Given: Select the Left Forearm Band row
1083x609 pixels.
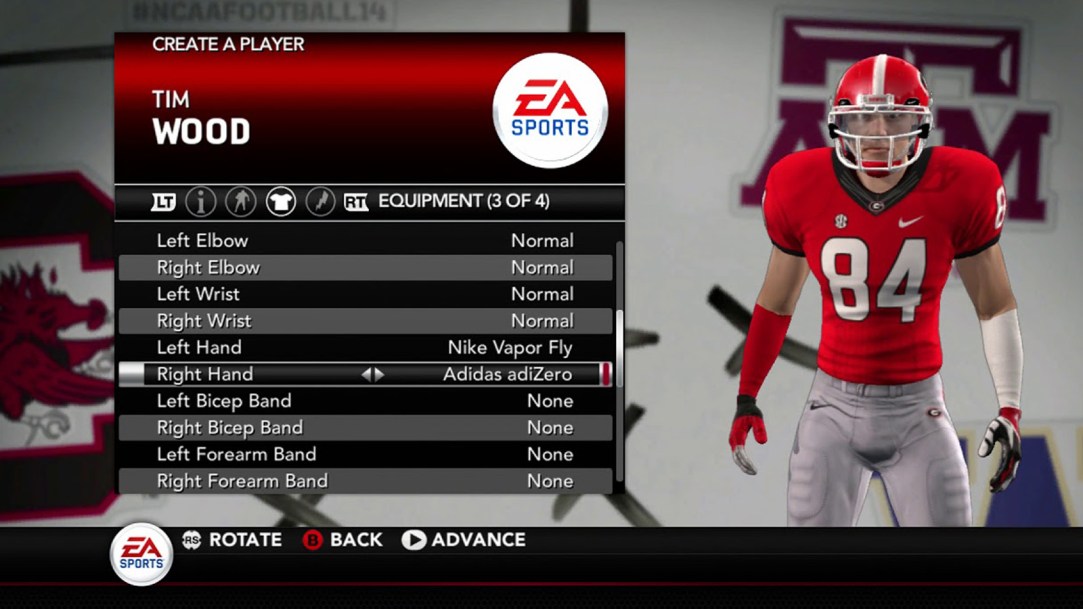Looking at the screenshot, I should 365,454.
